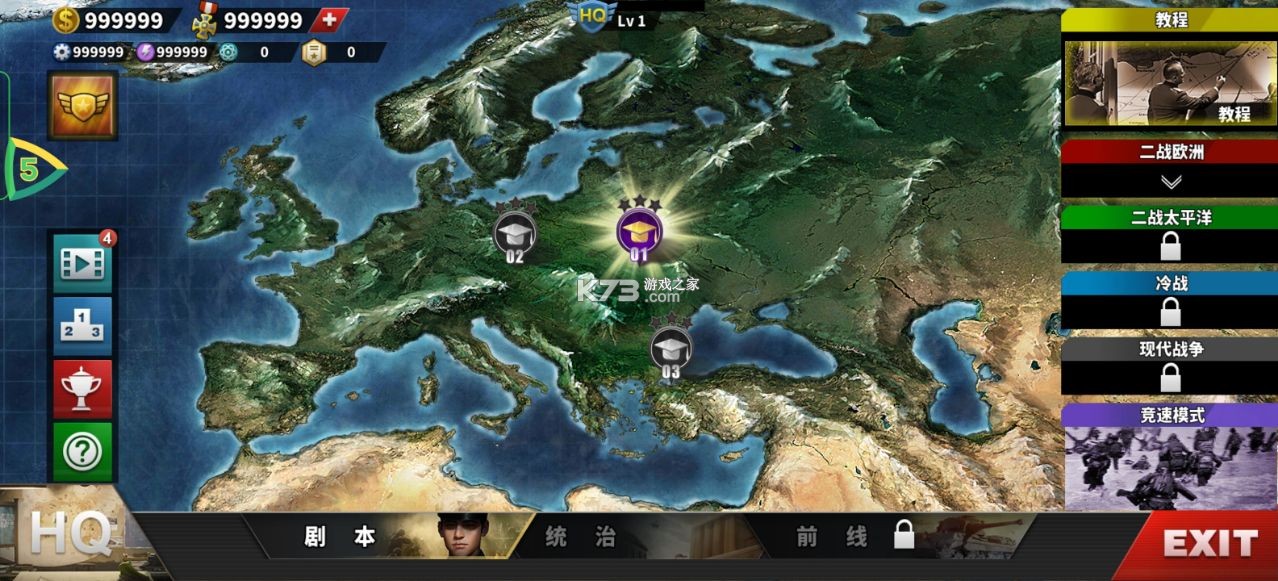Select mission marker 02 on the map

[515, 234]
